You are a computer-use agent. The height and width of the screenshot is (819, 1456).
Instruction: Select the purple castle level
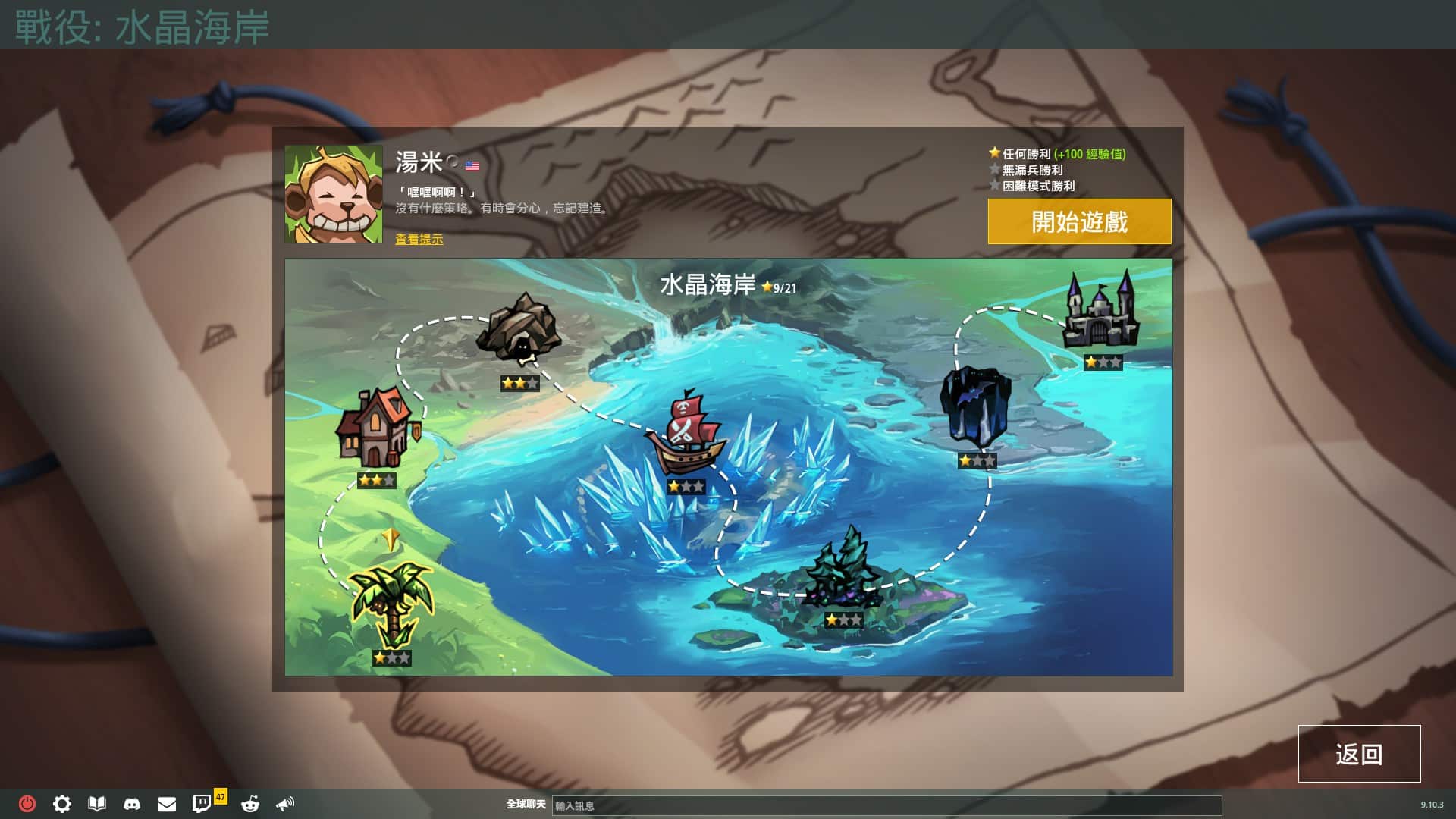click(x=1101, y=311)
